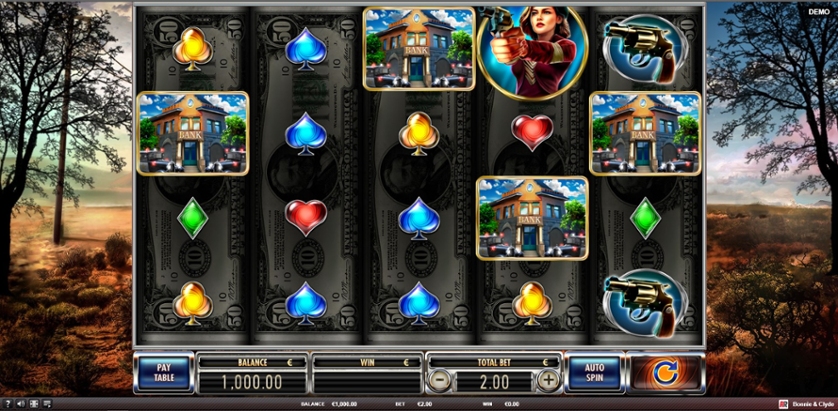Activate Auto Spin
838x411 pixels.
596,373
